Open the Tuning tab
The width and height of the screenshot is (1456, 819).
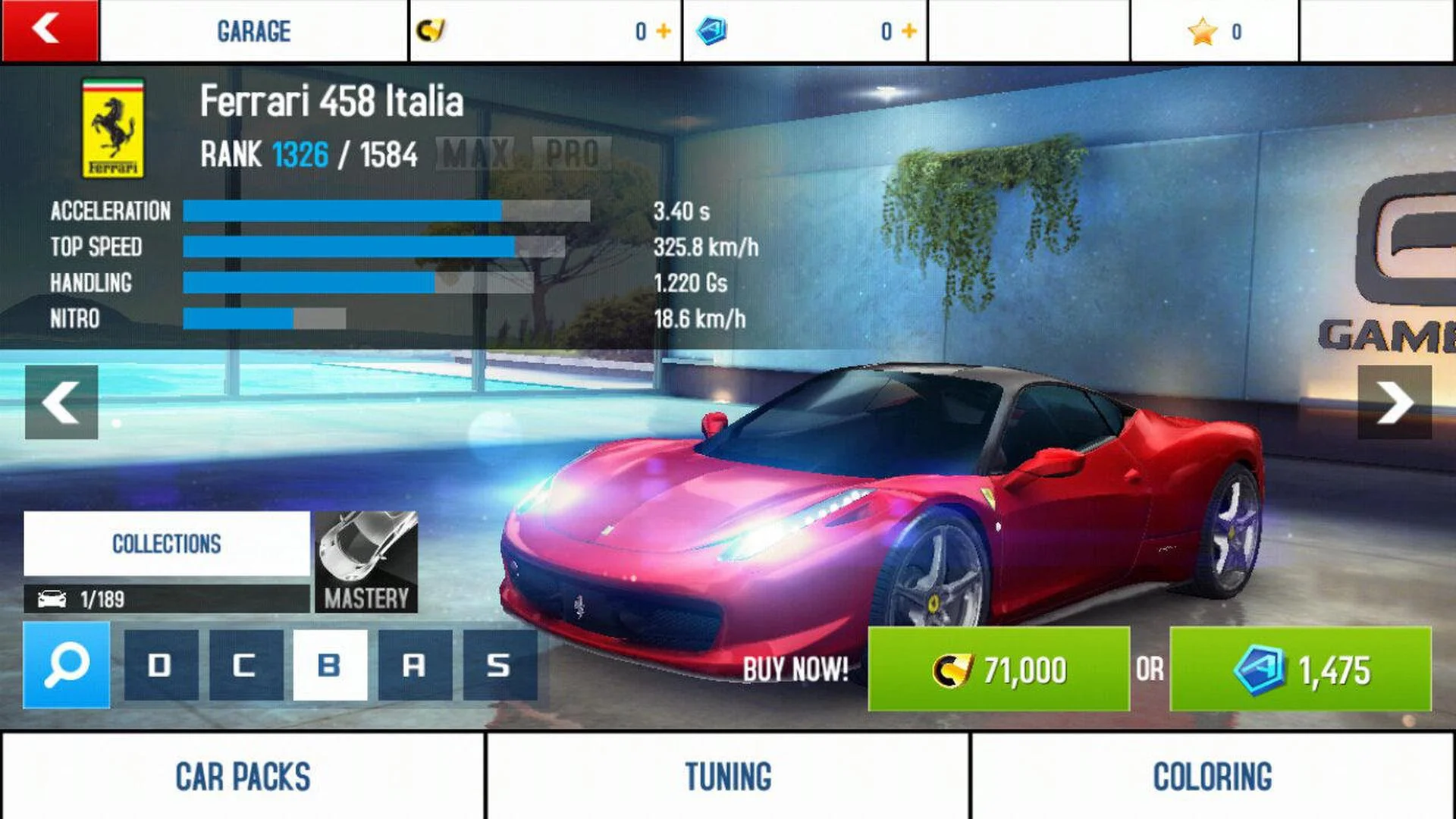(726, 776)
